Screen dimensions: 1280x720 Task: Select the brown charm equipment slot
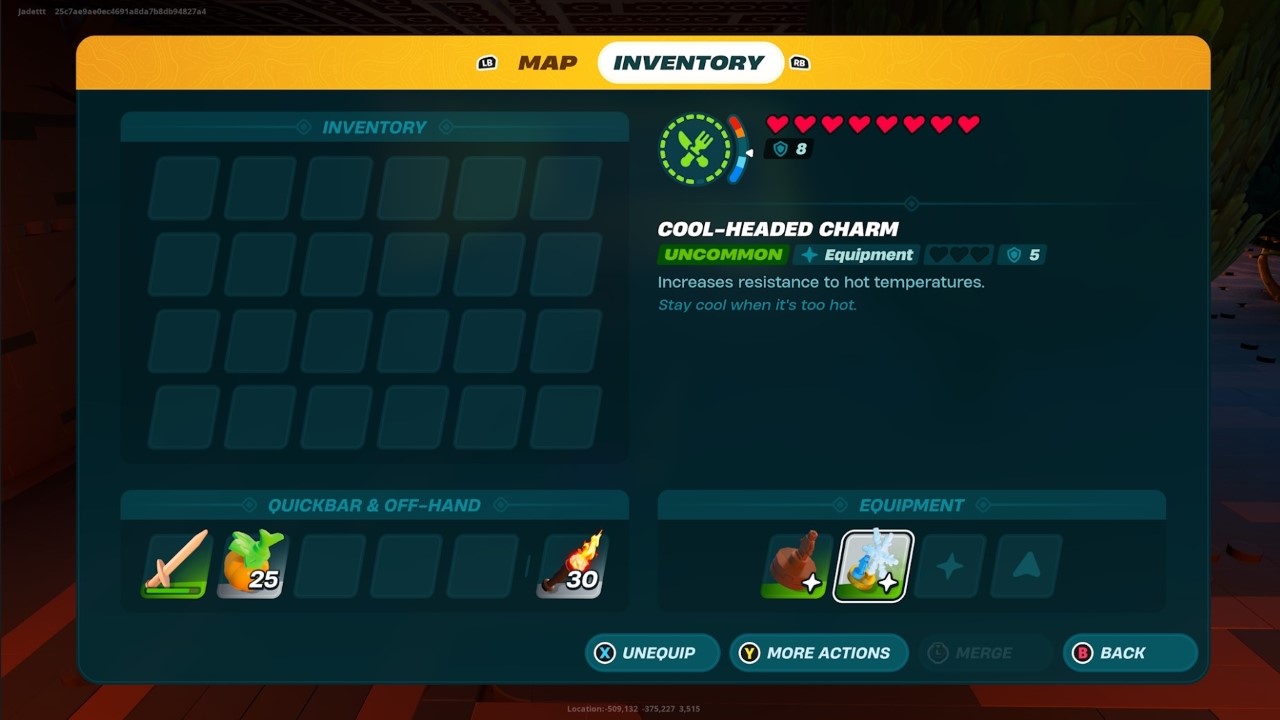(797, 565)
